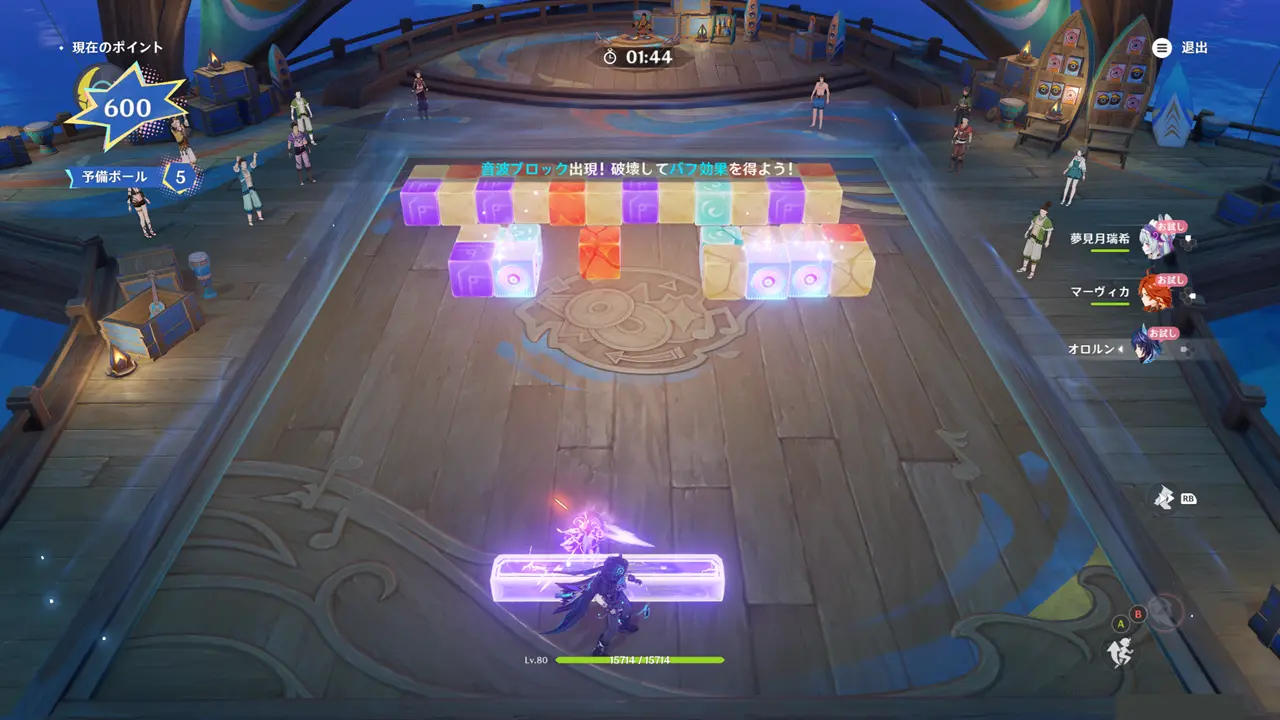Tap the sprint running-figure icon

click(1119, 653)
